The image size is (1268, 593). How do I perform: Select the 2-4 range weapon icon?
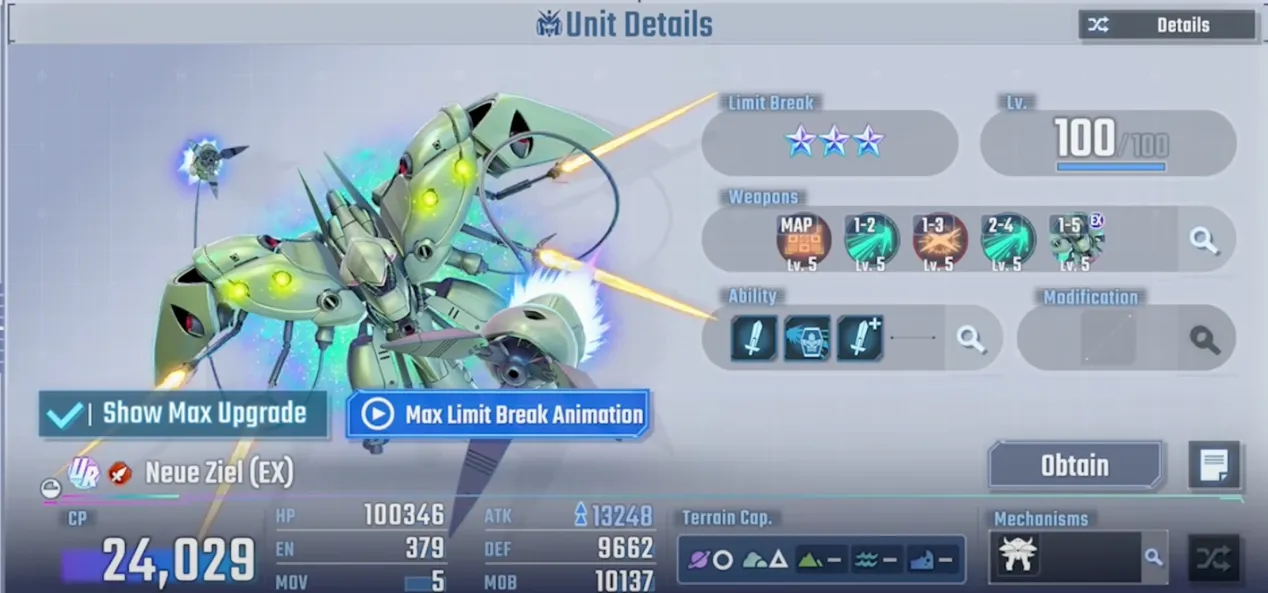tap(1007, 240)
